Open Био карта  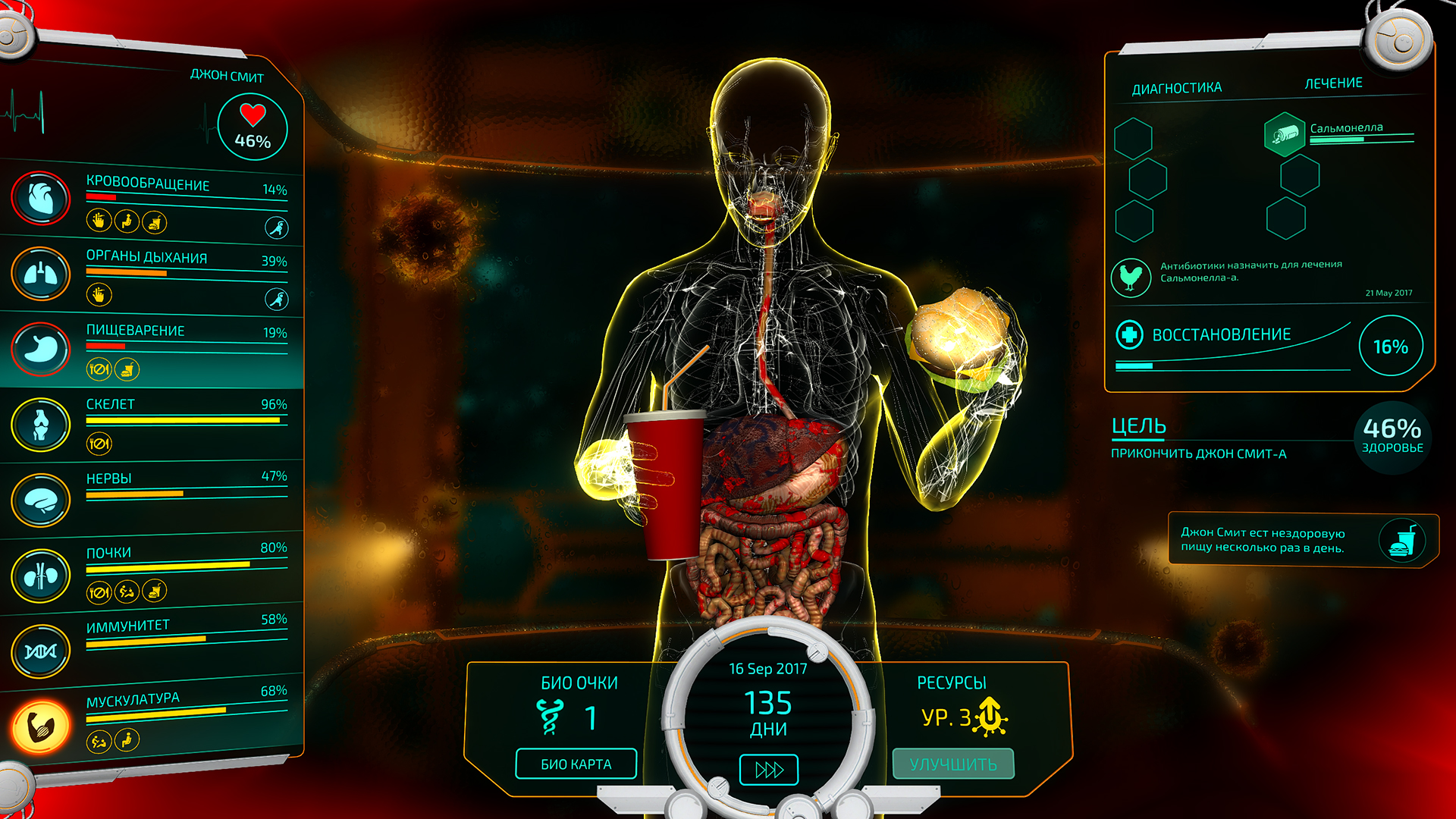pos(576,764)
